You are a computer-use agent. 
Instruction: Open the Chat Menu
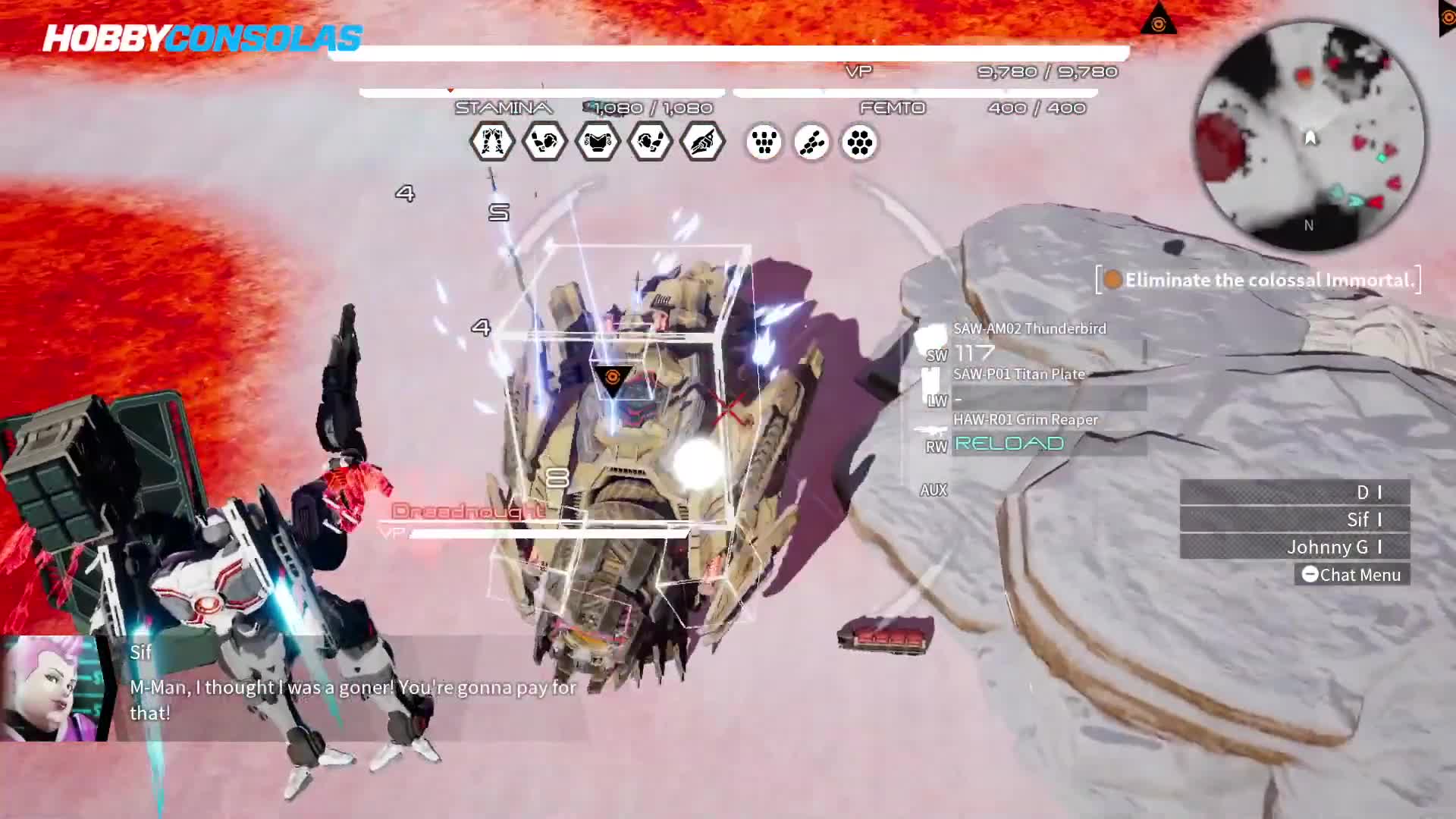pyautogui.click(x=1352, y=575)
